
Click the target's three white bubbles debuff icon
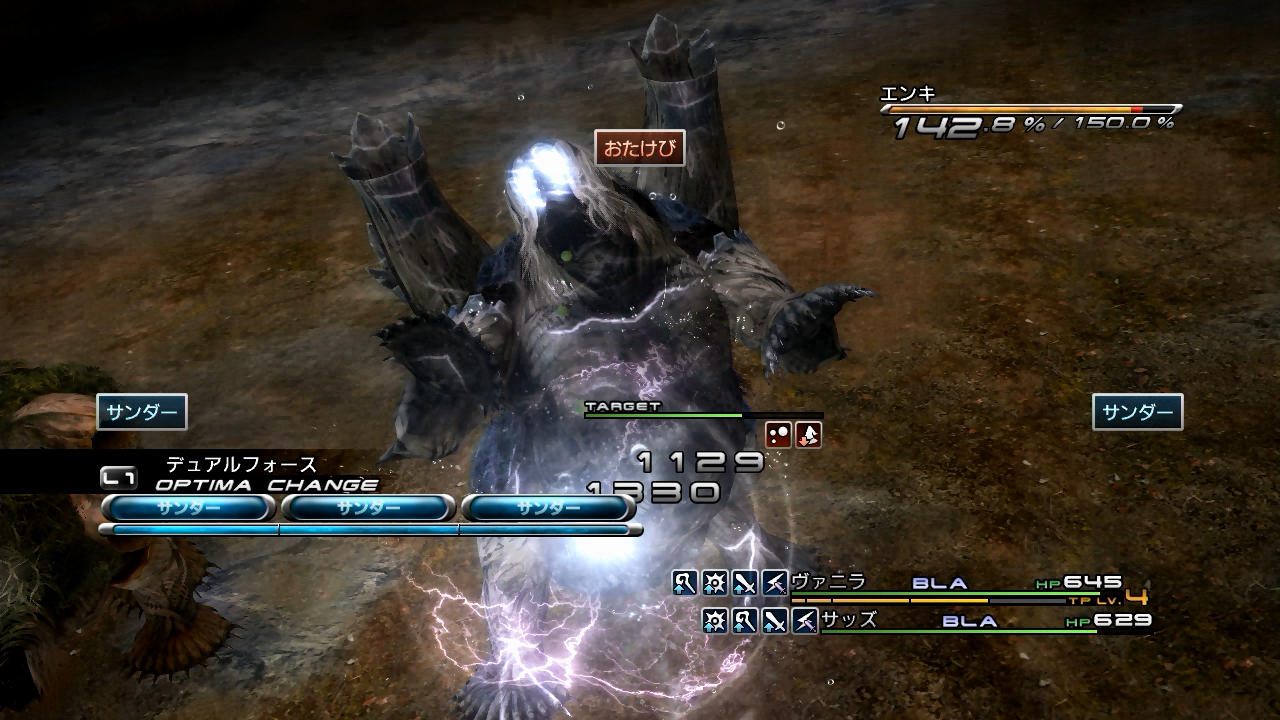(778, 435)
